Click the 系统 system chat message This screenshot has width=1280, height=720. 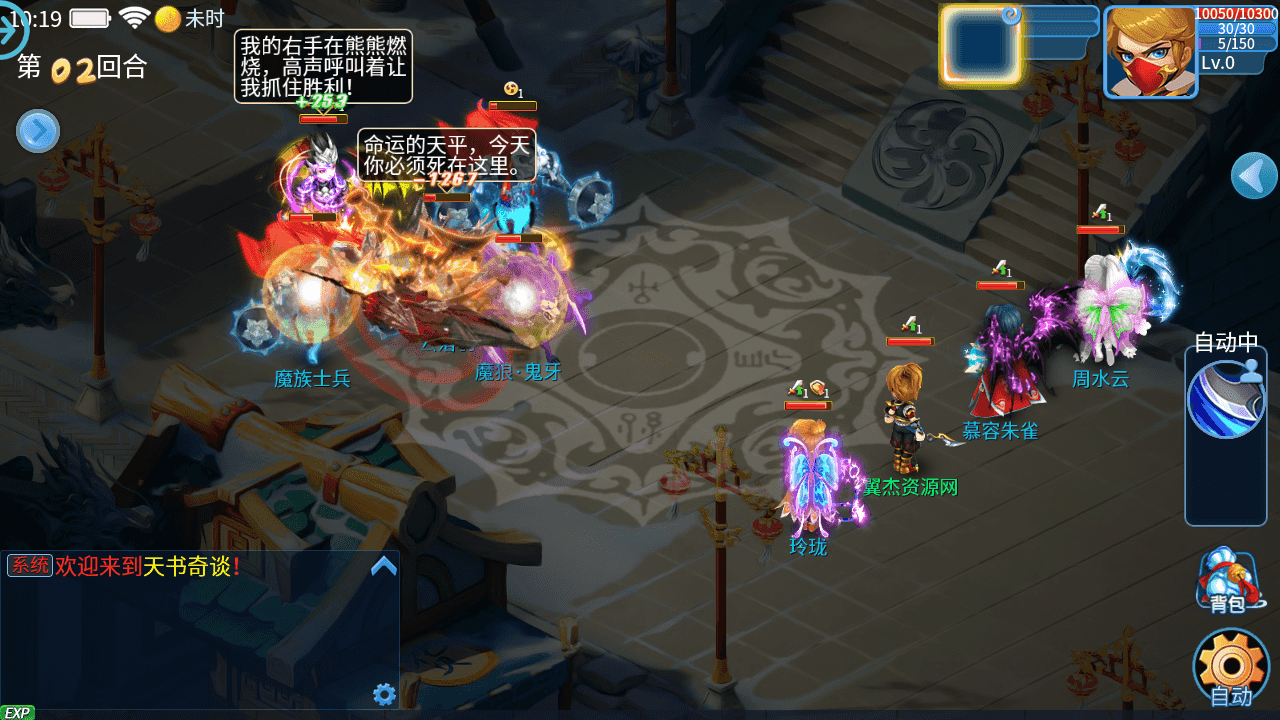click(125, 566)
